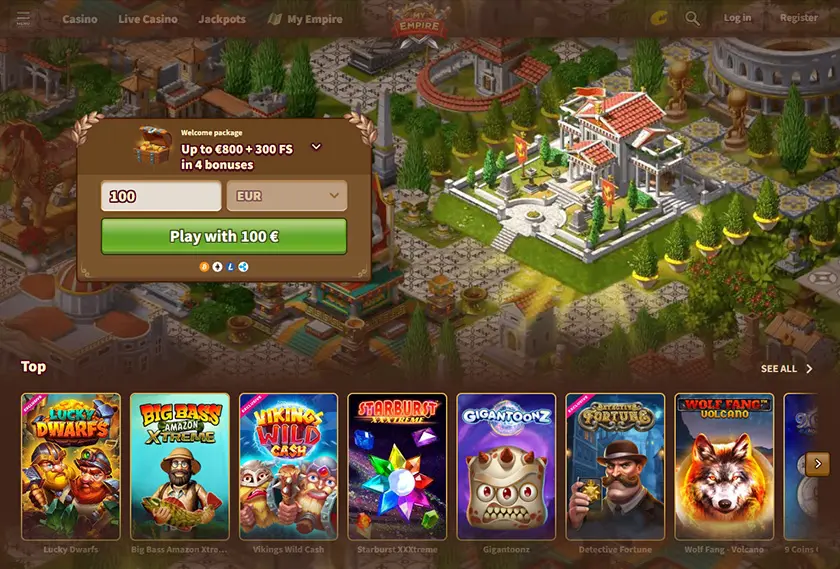Open the My Empire page
The image size is (840, 569).
(306, 19)
